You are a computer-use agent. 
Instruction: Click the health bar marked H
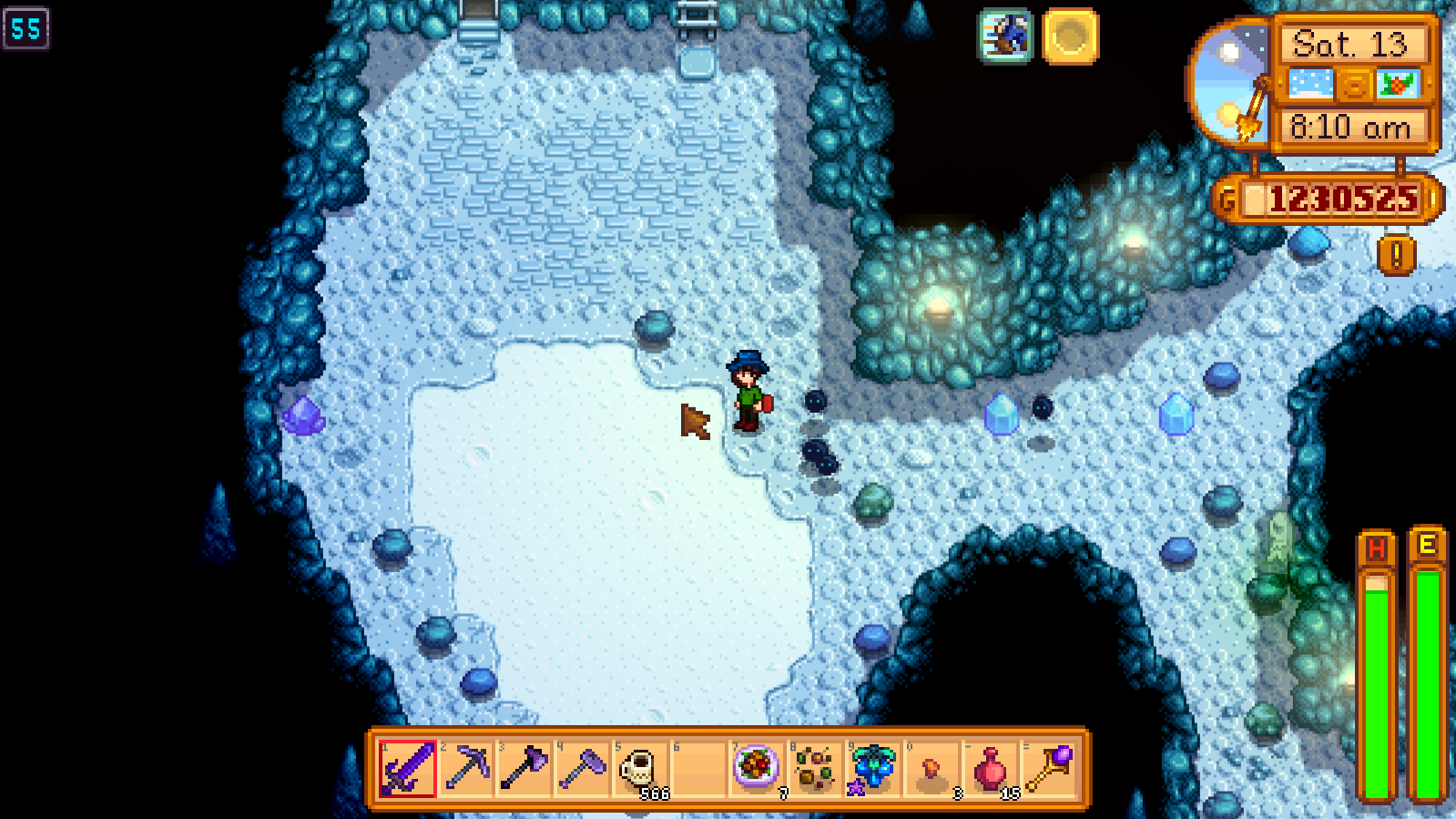click(1378, 656)
